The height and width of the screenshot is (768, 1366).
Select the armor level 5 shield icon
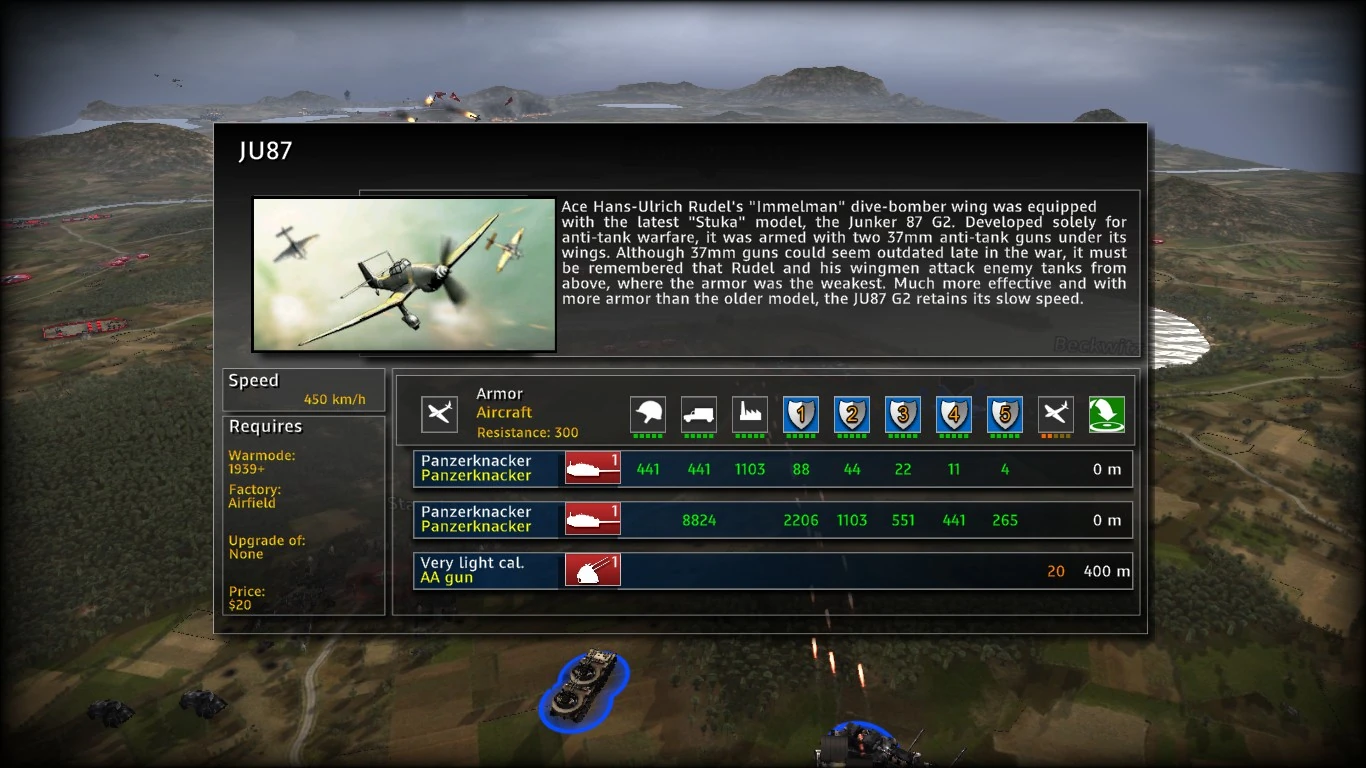(x=1005, y=414)
